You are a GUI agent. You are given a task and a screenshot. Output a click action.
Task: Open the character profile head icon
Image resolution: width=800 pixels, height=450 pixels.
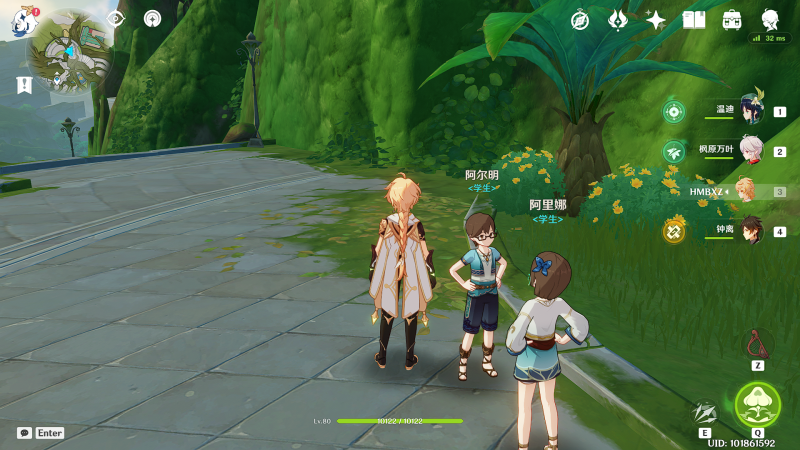770,19
